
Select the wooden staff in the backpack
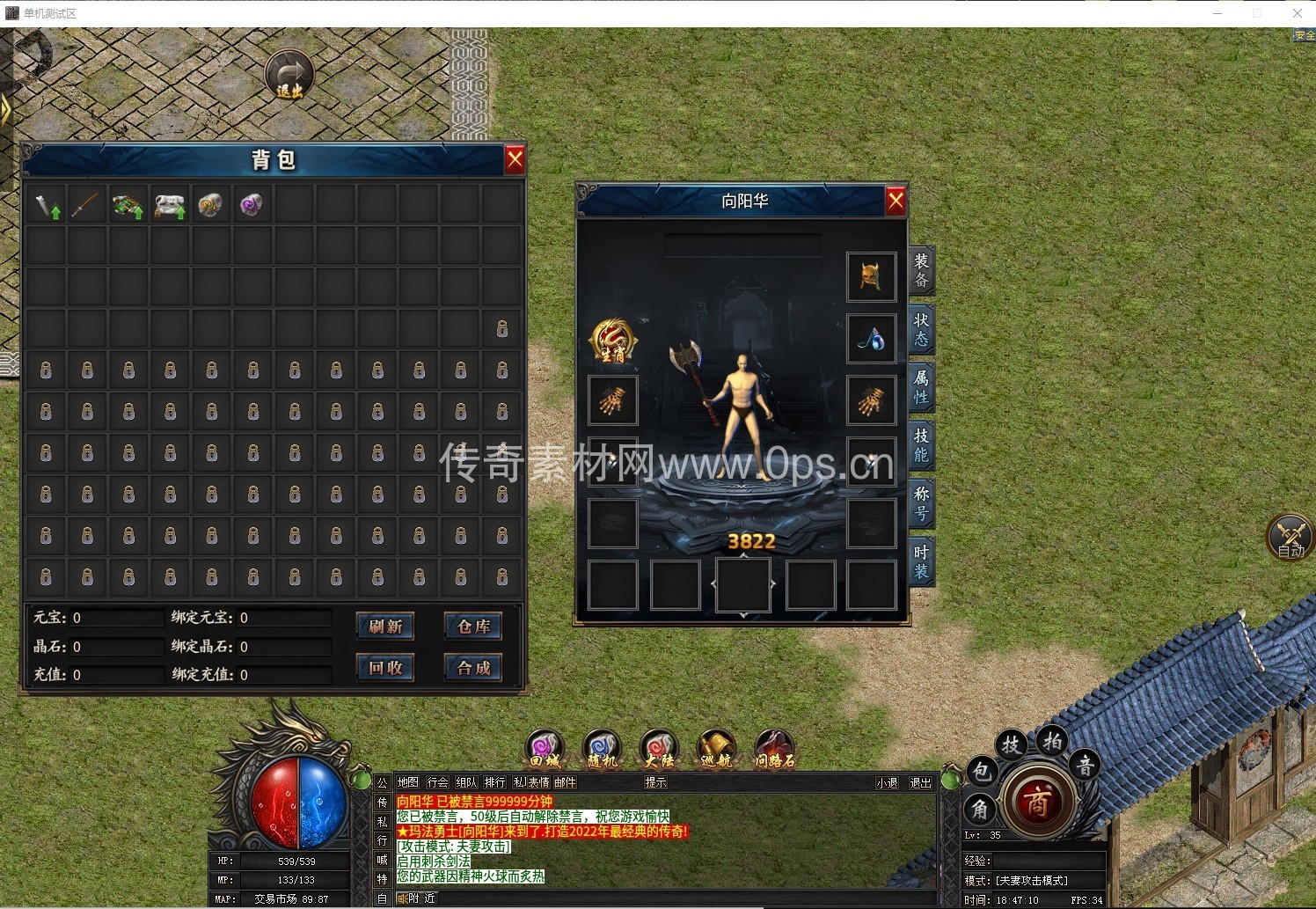click(86, 205)
